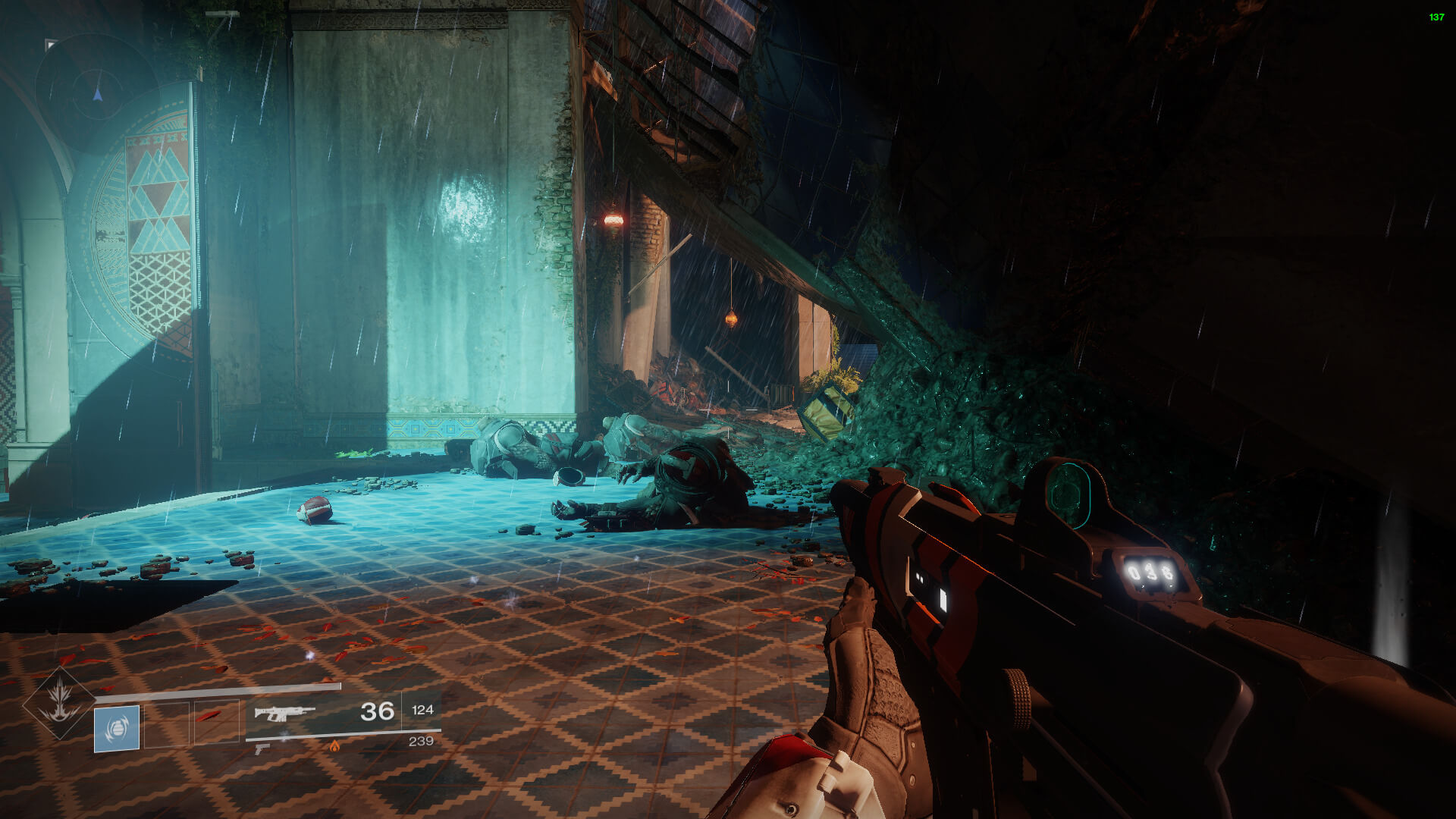Select the grenade ability icon
This screenshot has height=819, width=1456.
coord(117,728)
